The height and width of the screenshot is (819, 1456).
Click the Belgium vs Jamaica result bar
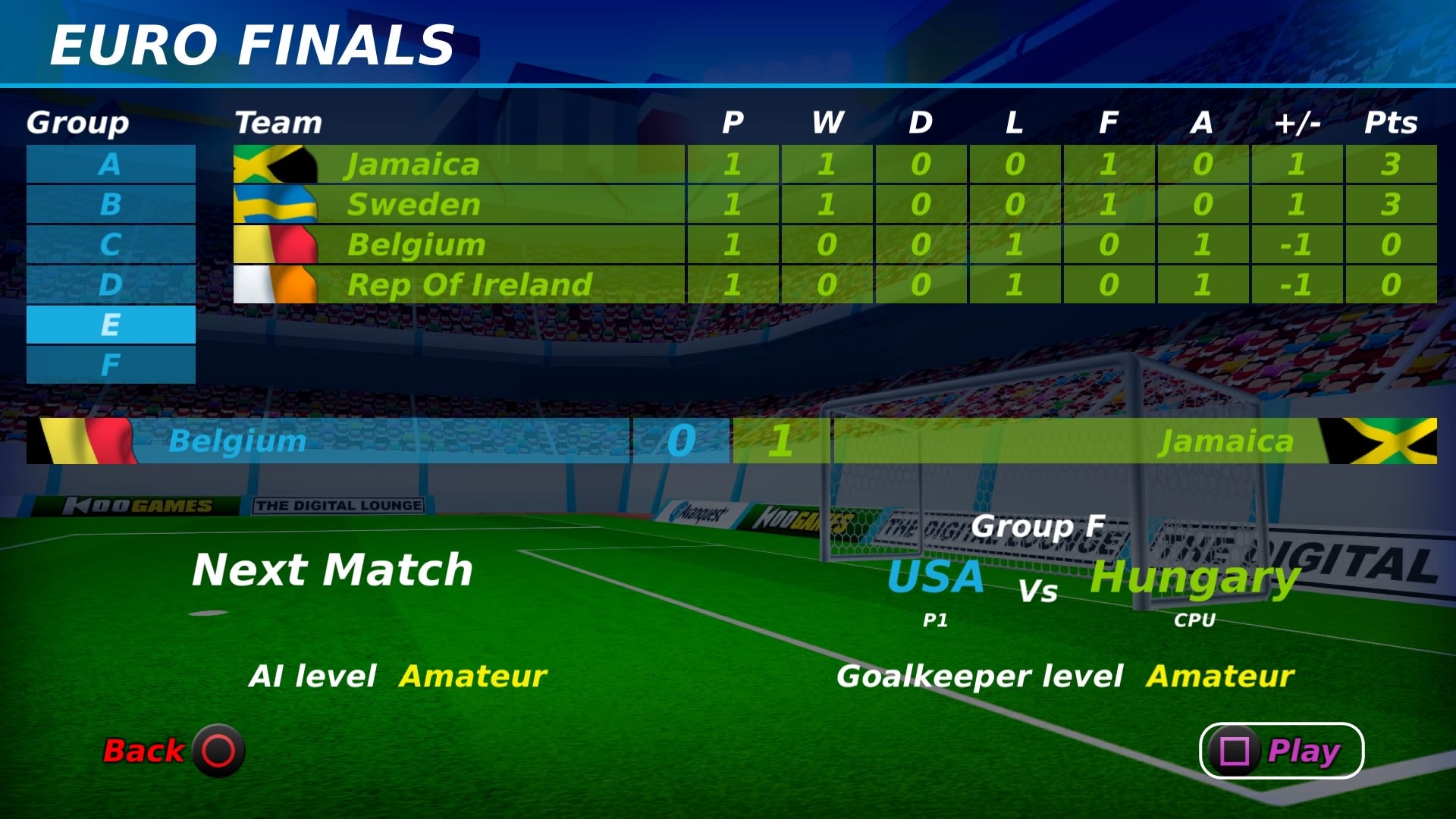[731, 441]
